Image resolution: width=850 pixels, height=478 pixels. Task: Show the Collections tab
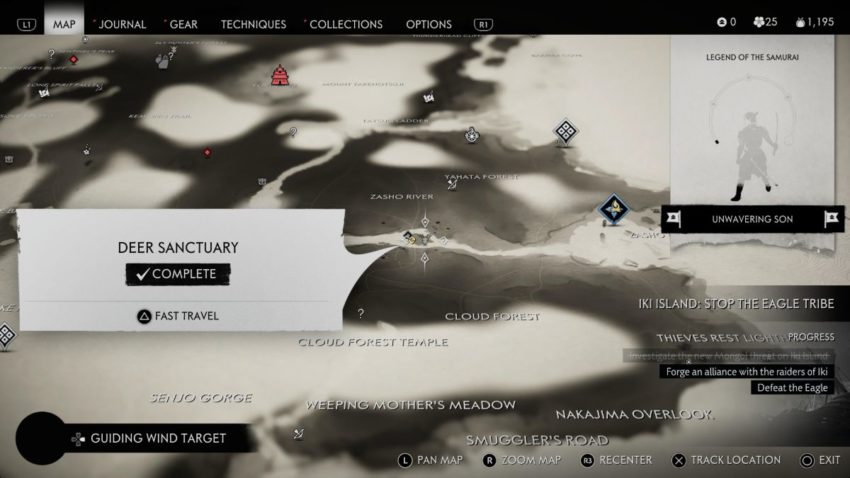tap(346, 23)
